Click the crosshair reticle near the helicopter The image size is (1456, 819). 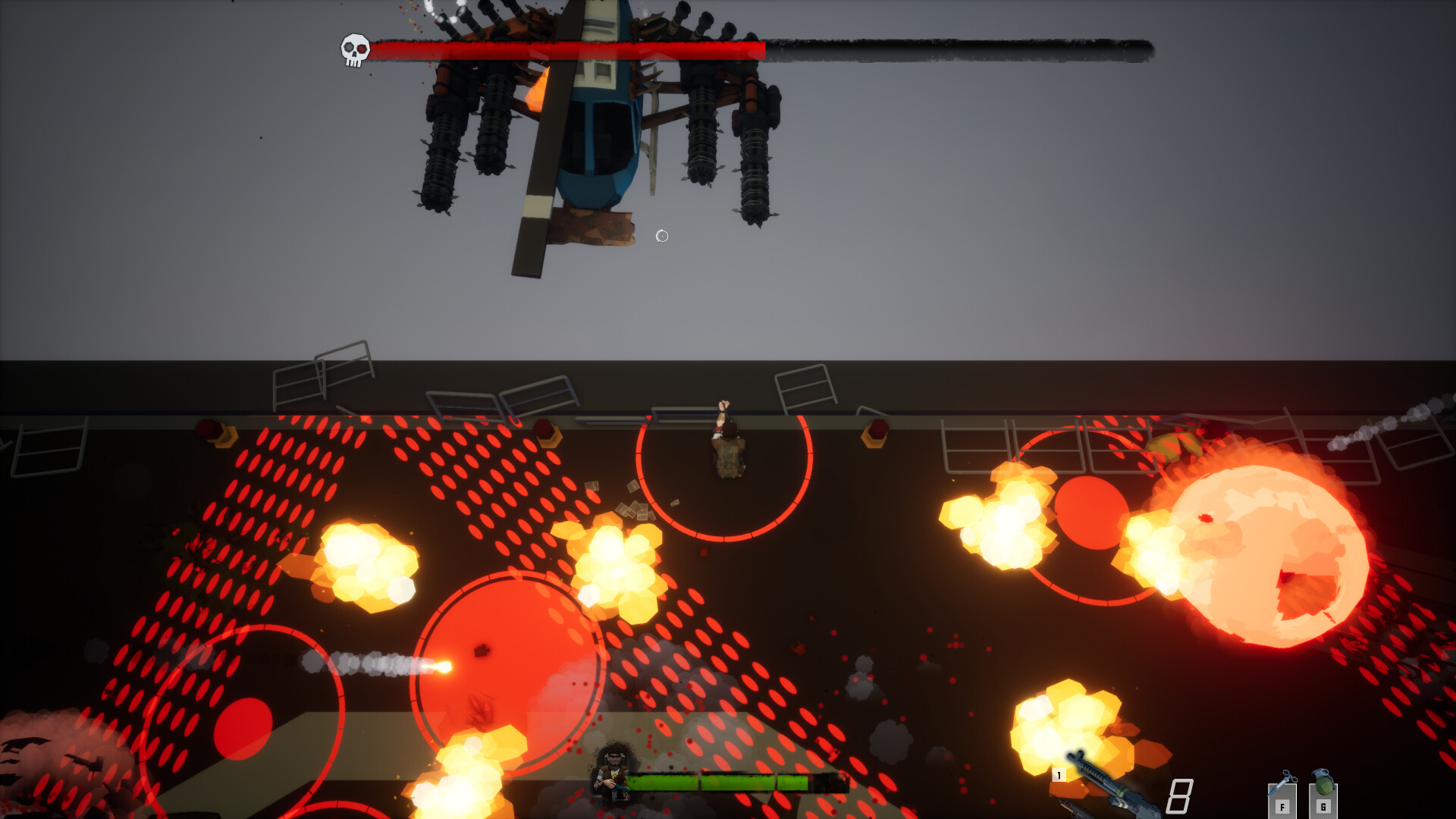(661, 236)
